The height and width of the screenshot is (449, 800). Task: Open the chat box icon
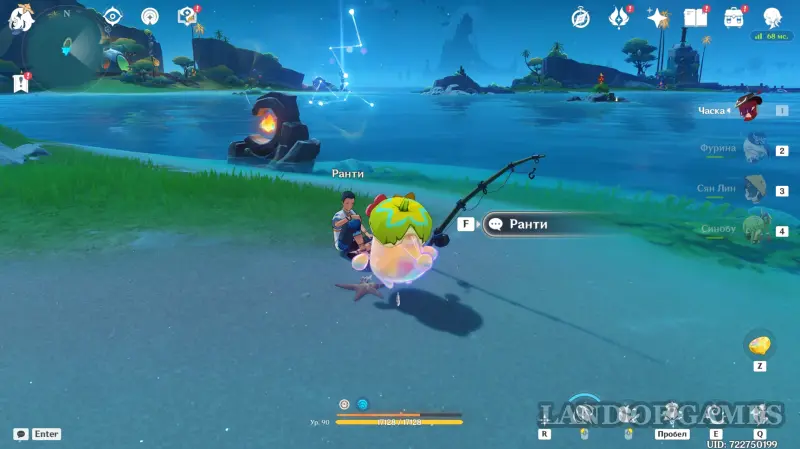pyautogui.click(x=21, y=434)
